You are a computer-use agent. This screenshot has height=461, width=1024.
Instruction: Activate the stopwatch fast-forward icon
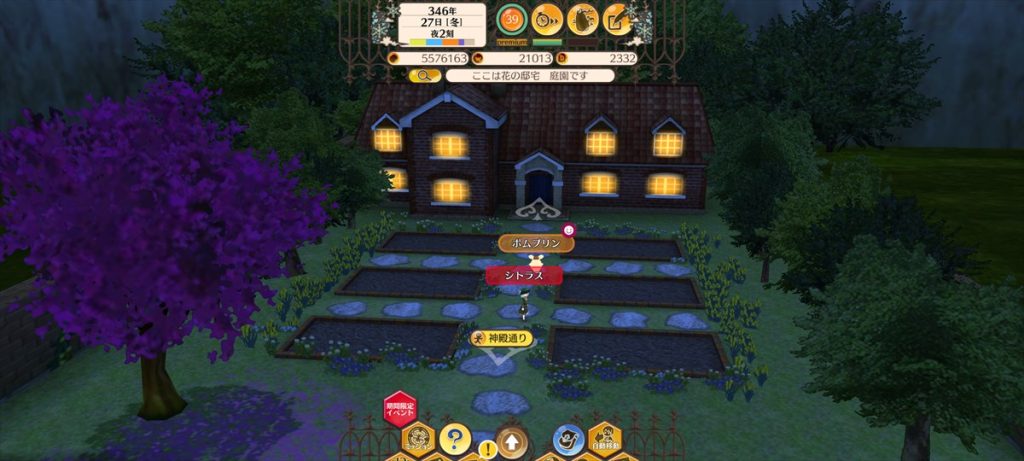coord(547,19)
